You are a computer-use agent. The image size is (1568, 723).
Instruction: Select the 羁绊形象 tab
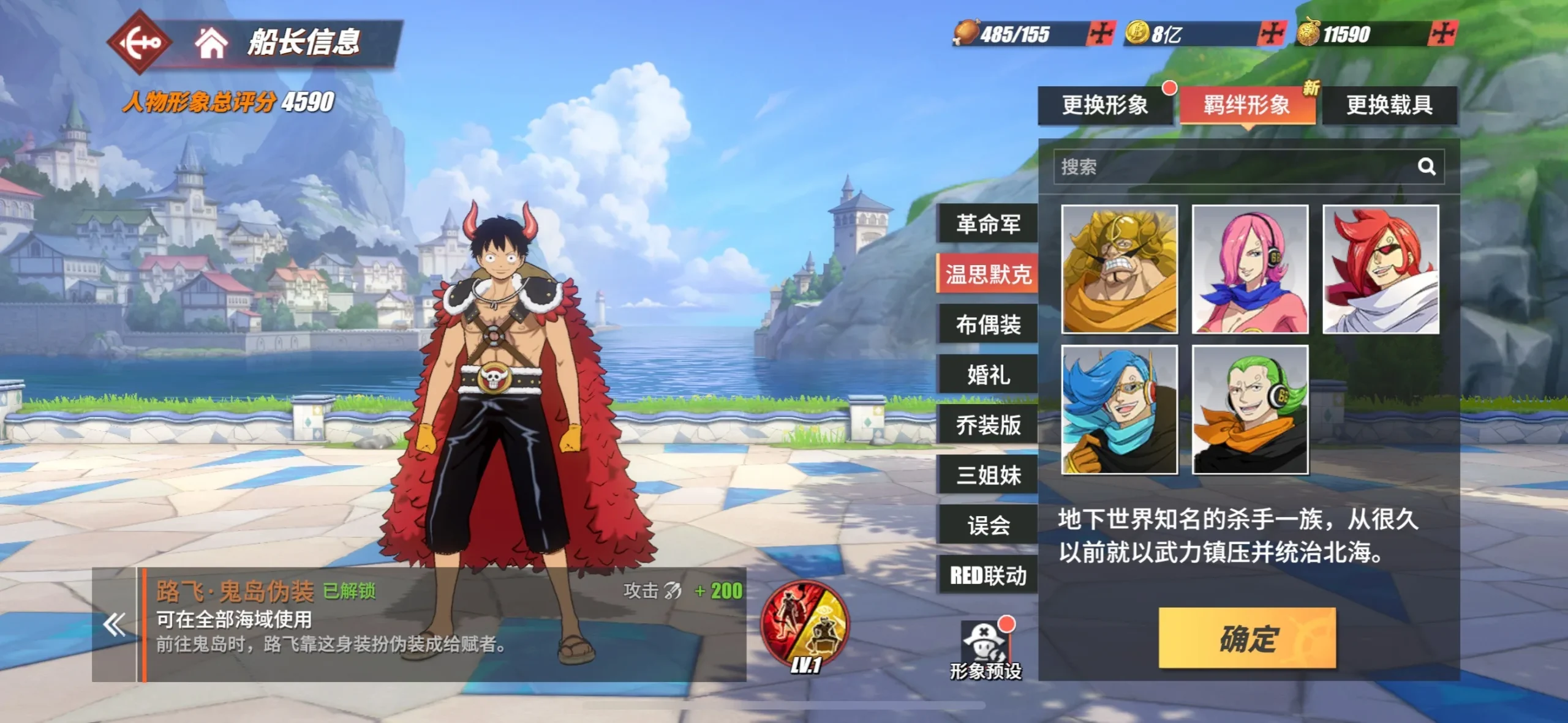coord(1247,105)
